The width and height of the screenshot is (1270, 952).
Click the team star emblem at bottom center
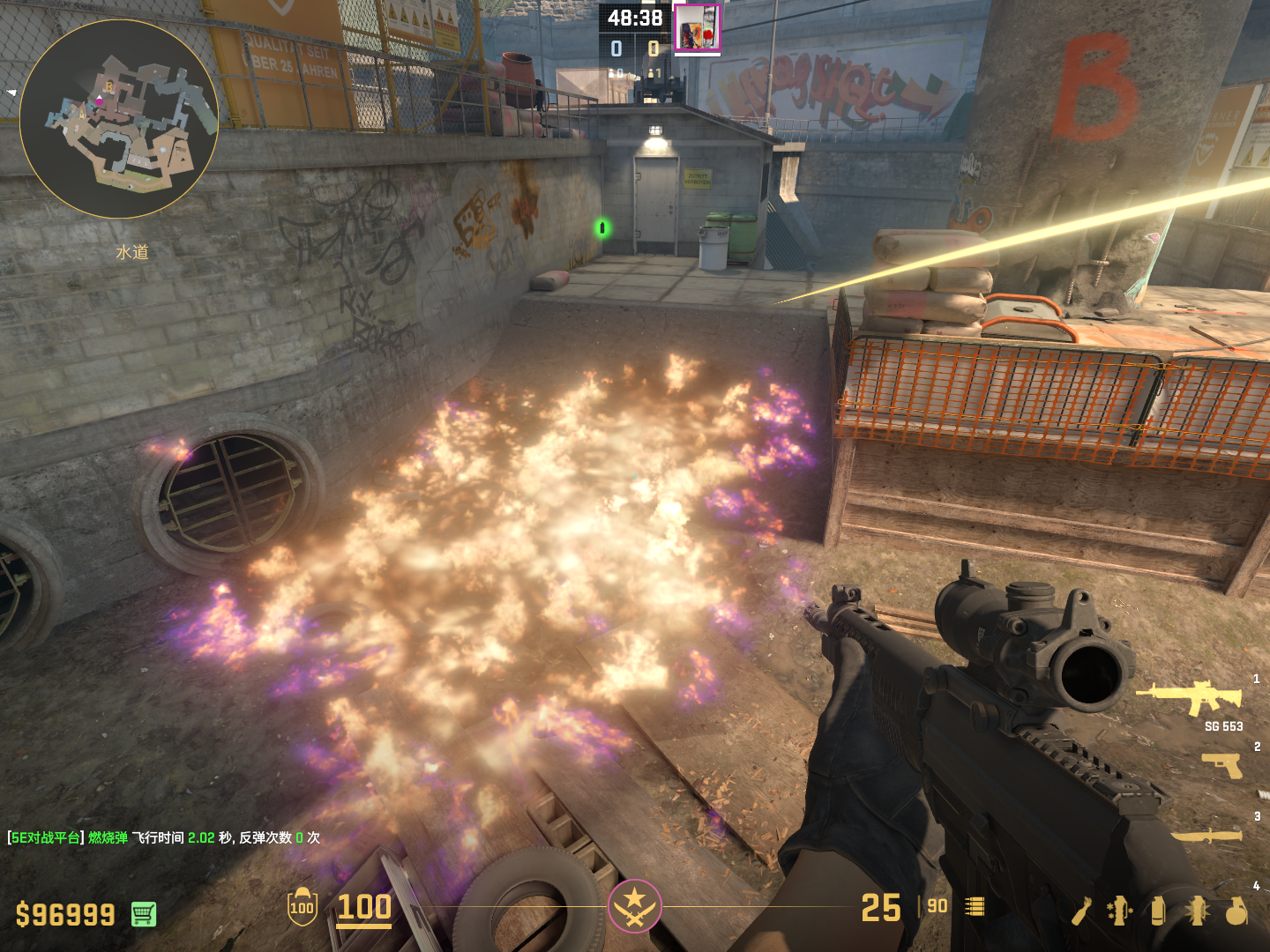634,905
